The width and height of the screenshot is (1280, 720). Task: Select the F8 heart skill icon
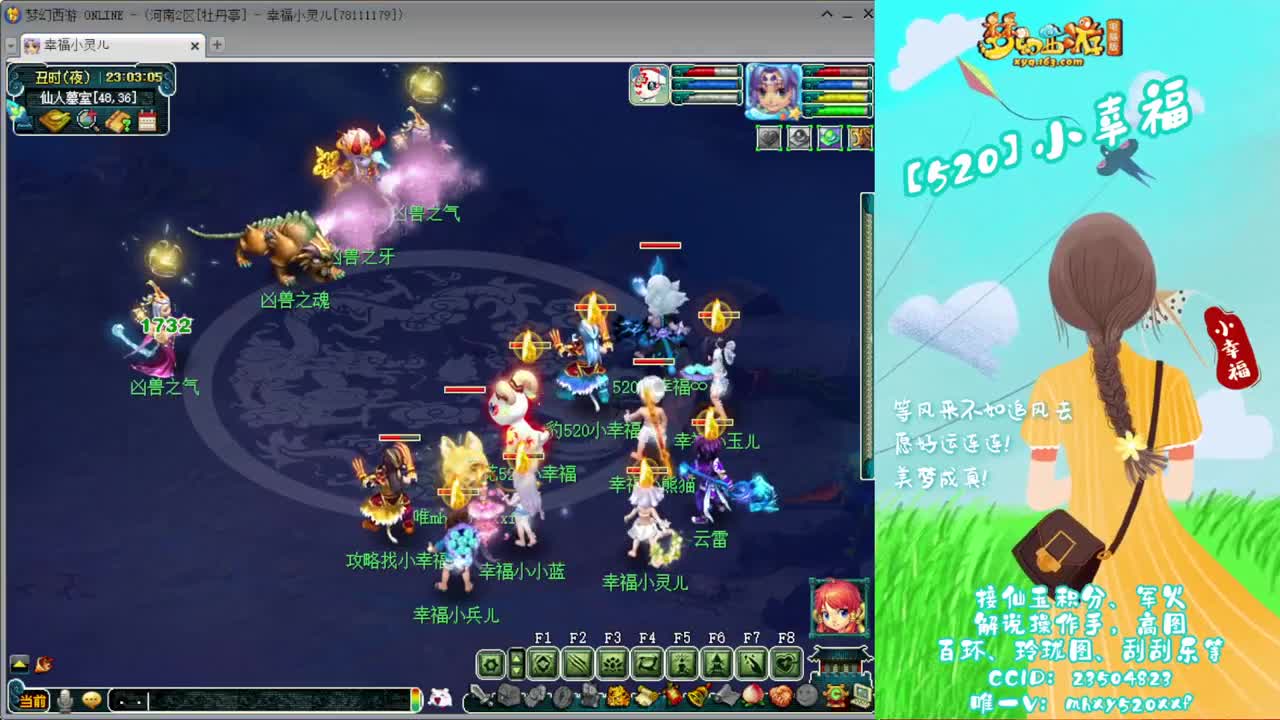click(x=784, y=663)
